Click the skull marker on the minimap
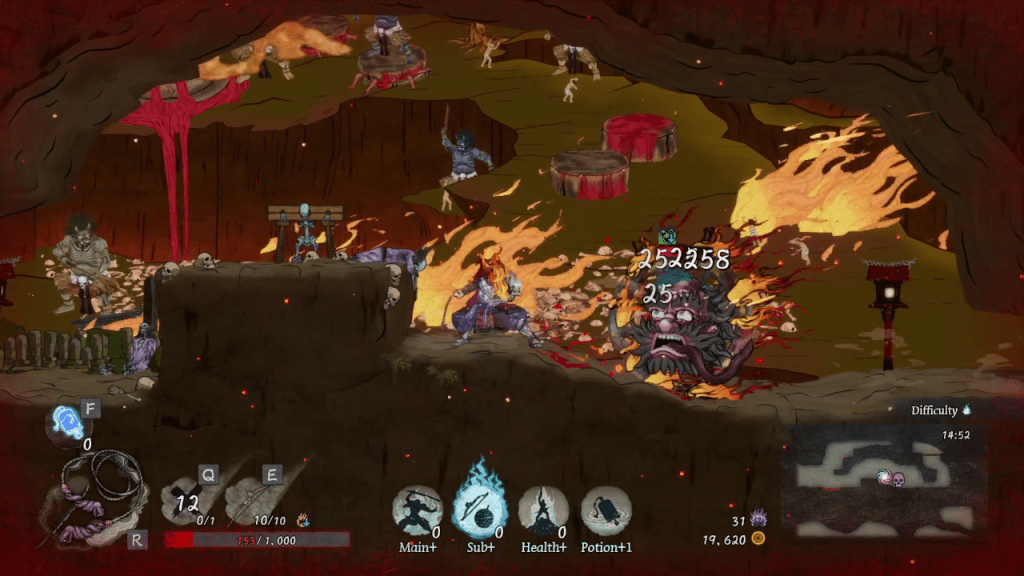 (x=898, y=480)
